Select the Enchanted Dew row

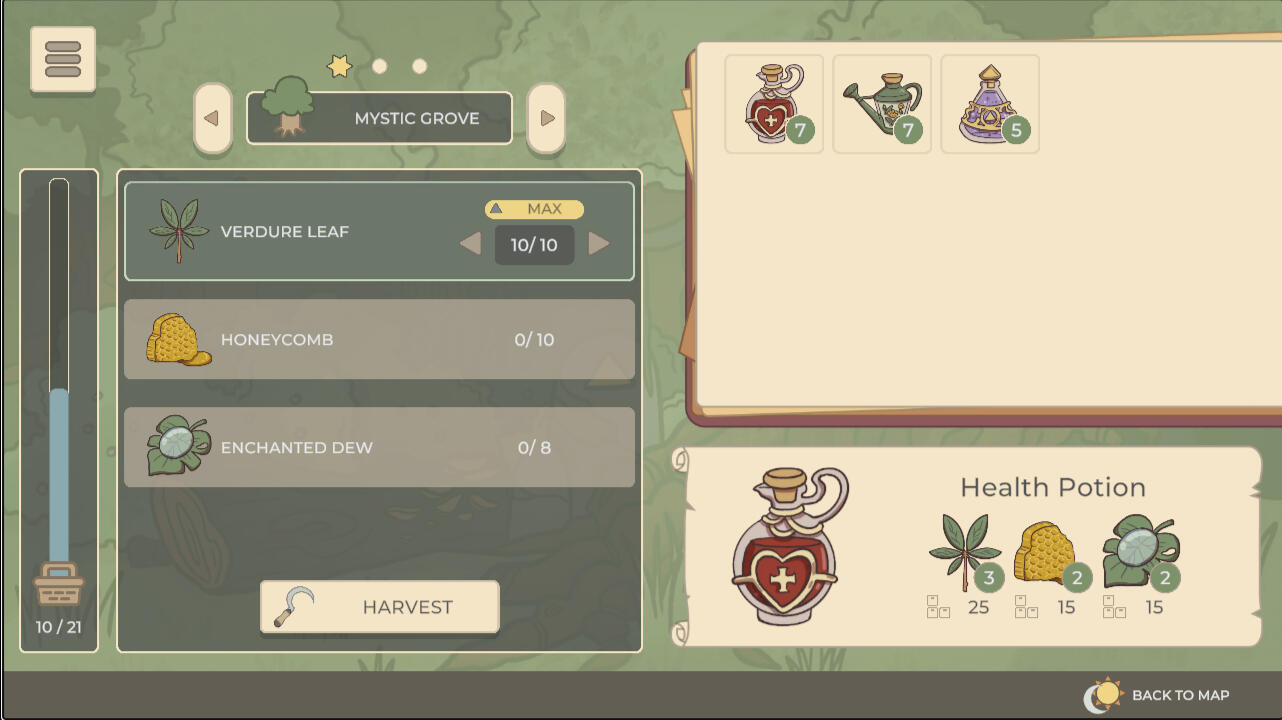379,447
